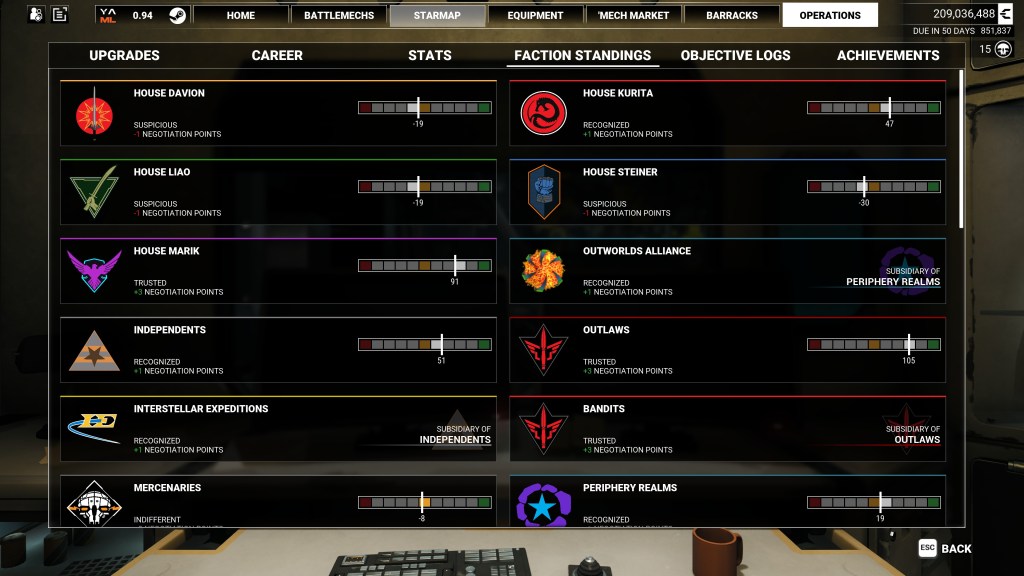Select the House Kurita faction row
The image size is (1024, 576).
pyautogui.click(x=727, y=113)
